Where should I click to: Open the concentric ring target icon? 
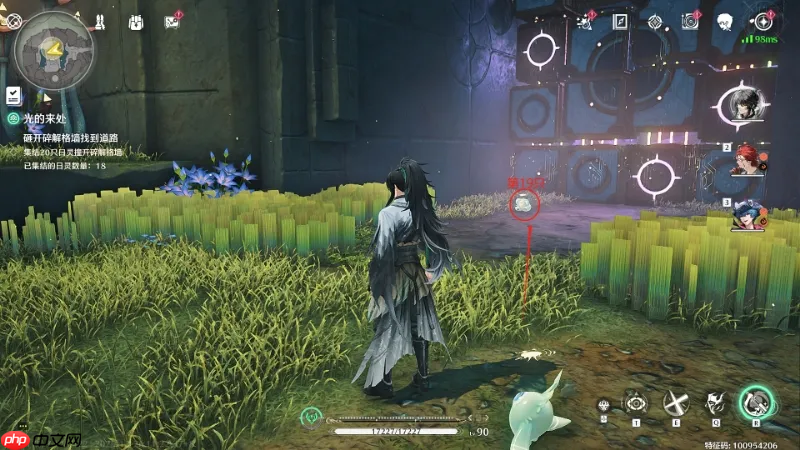click(x=655, y=21)
